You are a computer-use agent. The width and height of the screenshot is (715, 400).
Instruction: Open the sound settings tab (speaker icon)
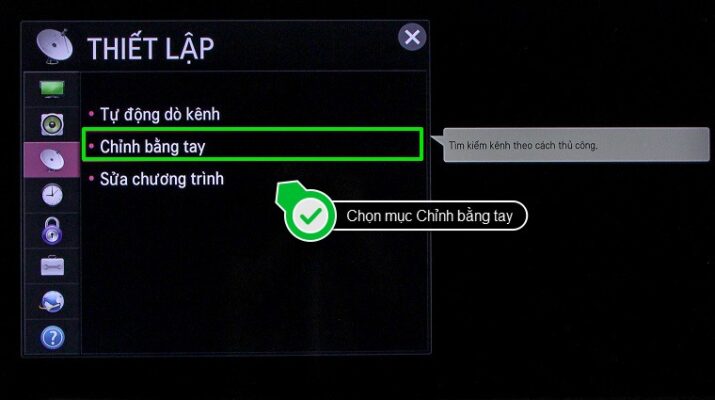click(x=52, y=125)
